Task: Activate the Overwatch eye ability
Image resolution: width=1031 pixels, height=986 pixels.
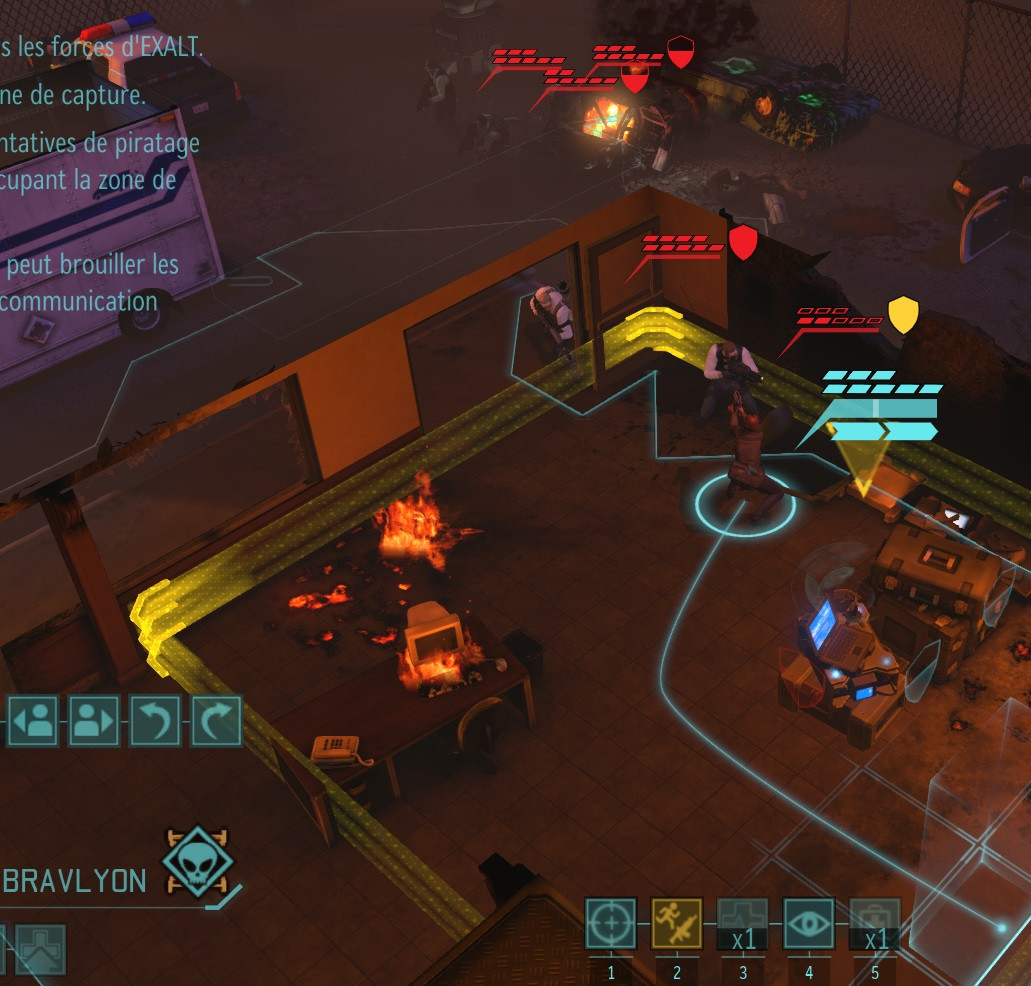Action: point(808,923)
